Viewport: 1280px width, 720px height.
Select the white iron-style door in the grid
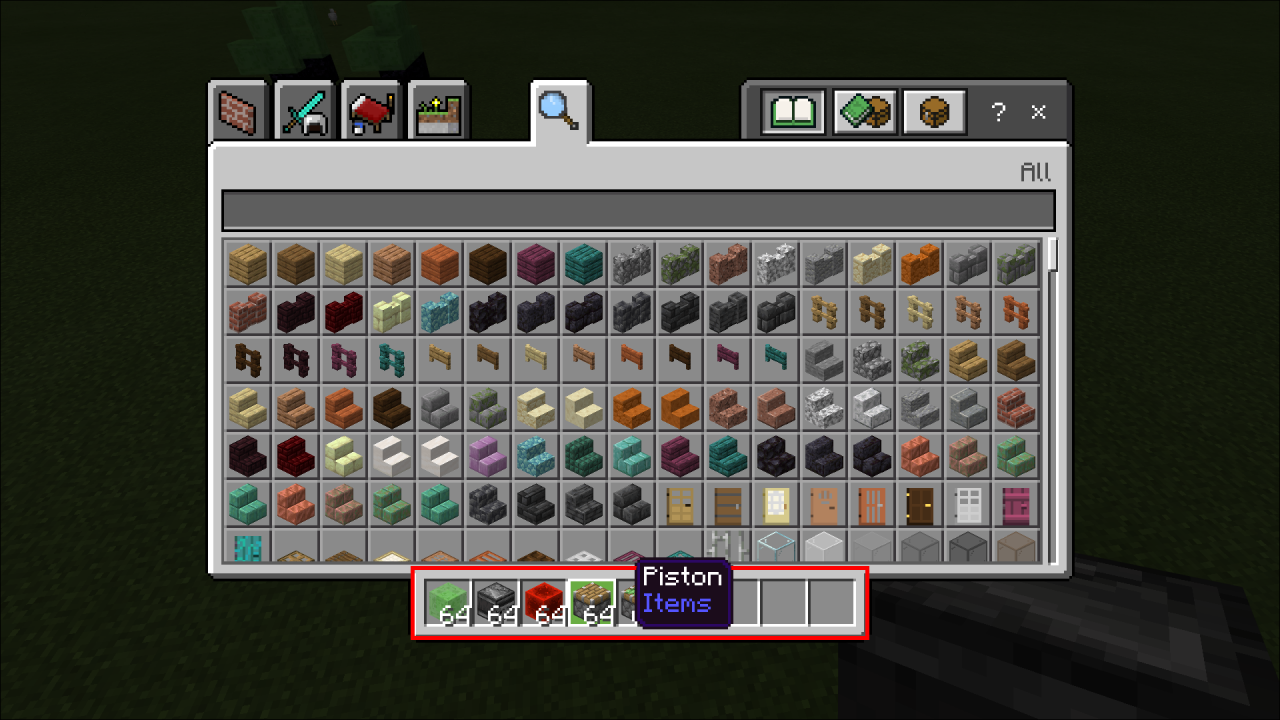coord(967,503)
